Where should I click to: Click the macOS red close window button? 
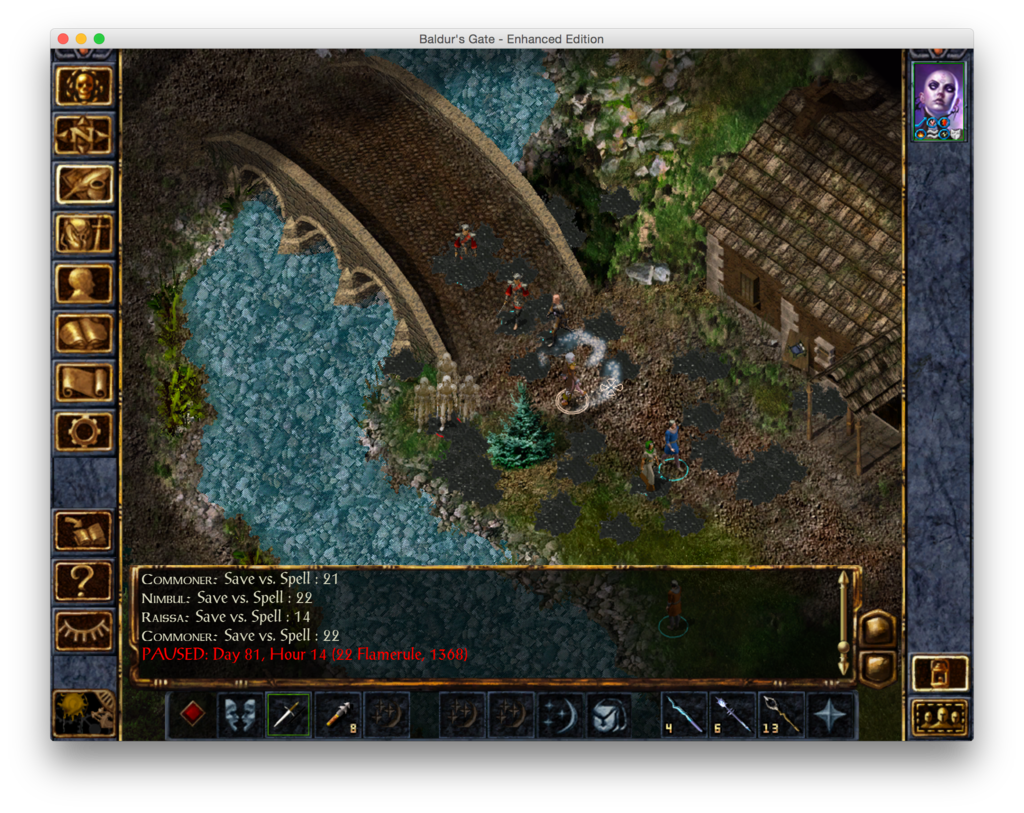click(x=63, y=39)
